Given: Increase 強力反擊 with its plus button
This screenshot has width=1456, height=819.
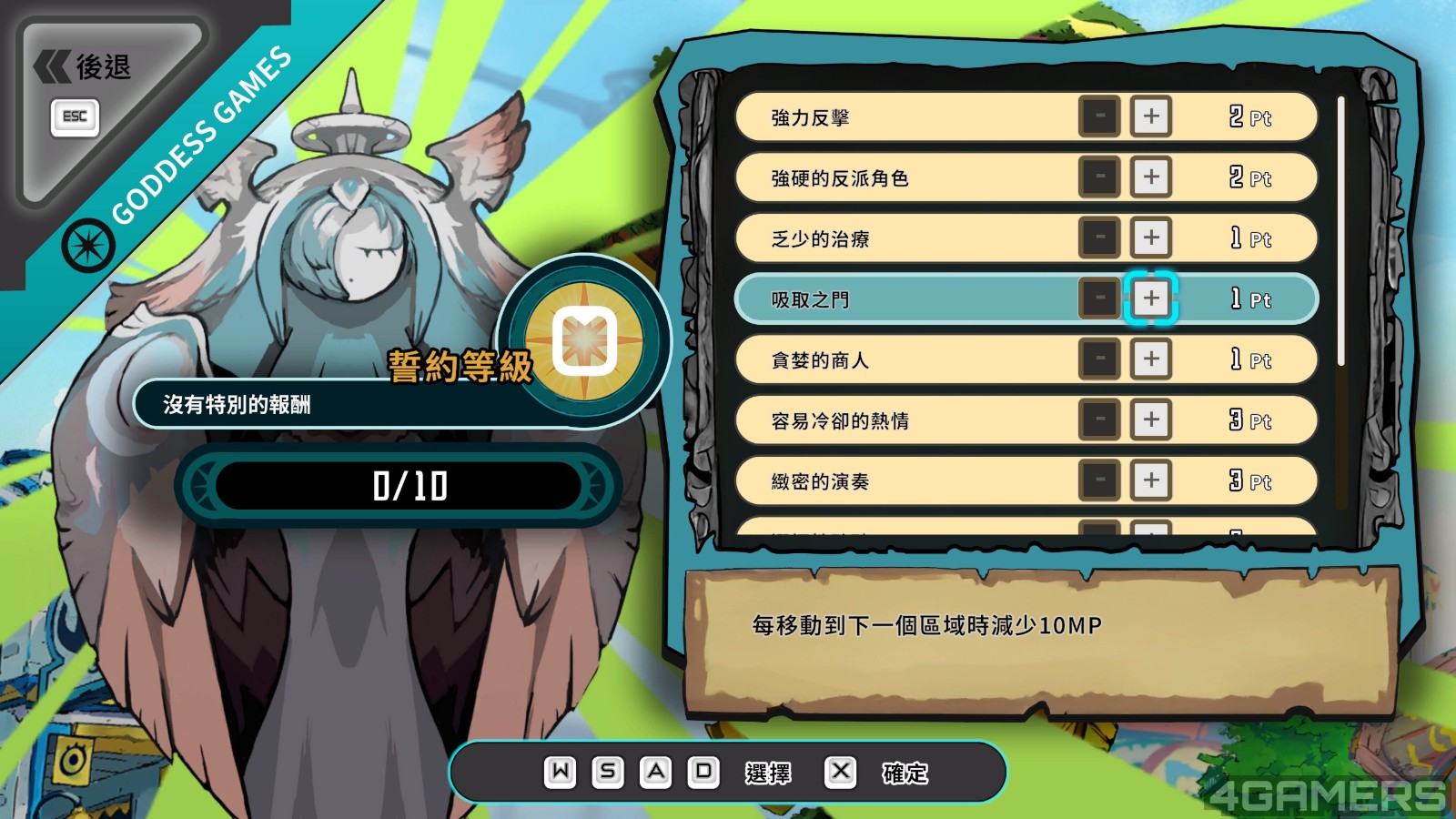Looking at the screenshot, I should point(1151,116).
